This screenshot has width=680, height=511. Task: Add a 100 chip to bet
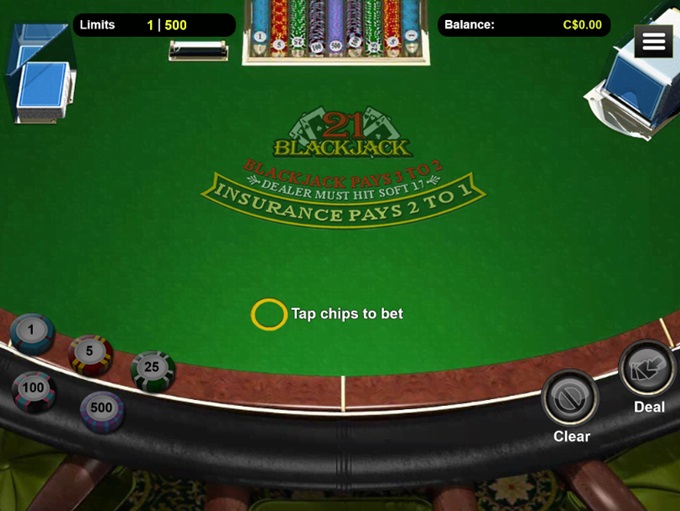coord(34,389)
